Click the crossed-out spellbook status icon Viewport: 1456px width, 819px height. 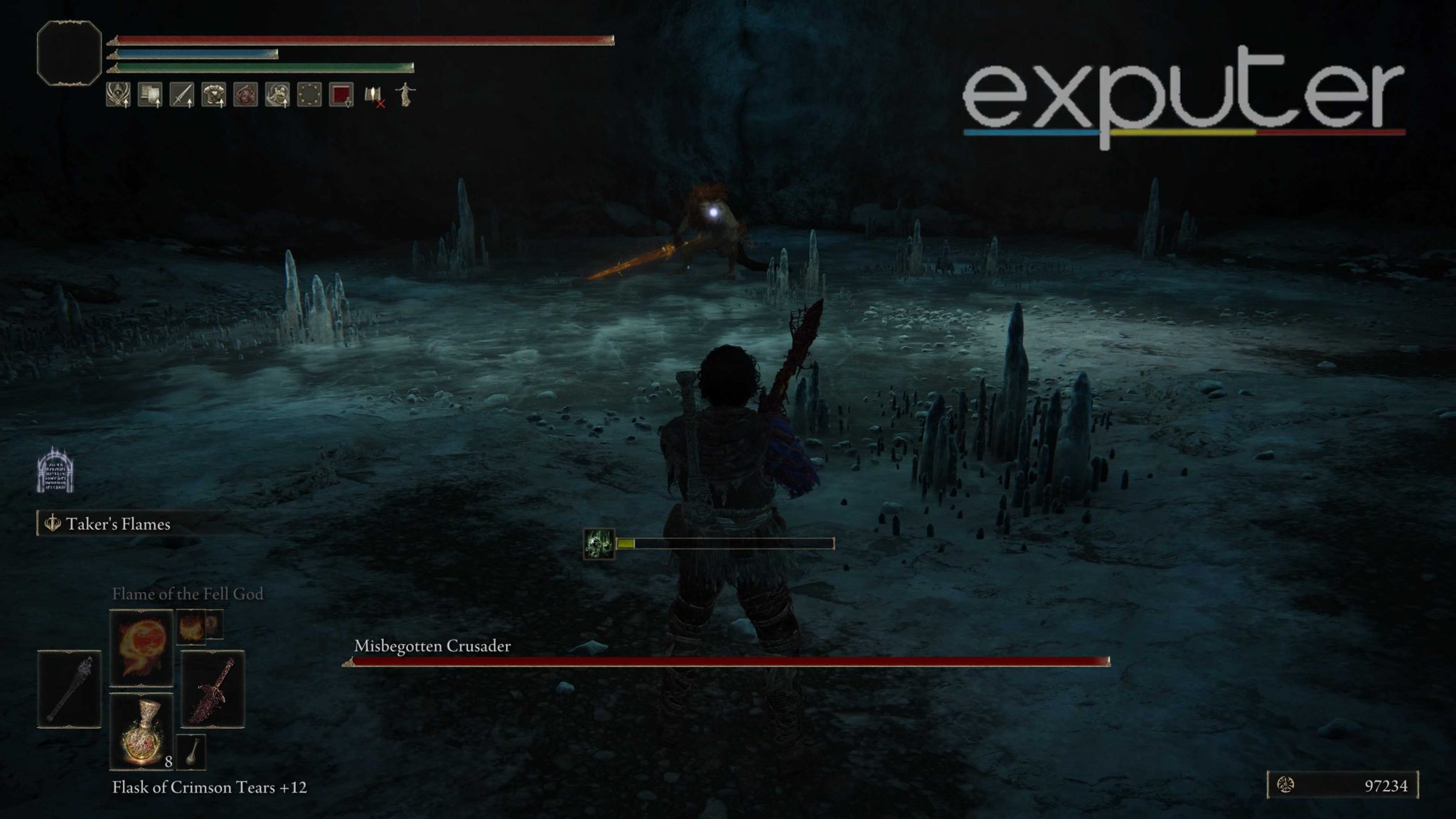pyautogui.click(x=372, y=96)
